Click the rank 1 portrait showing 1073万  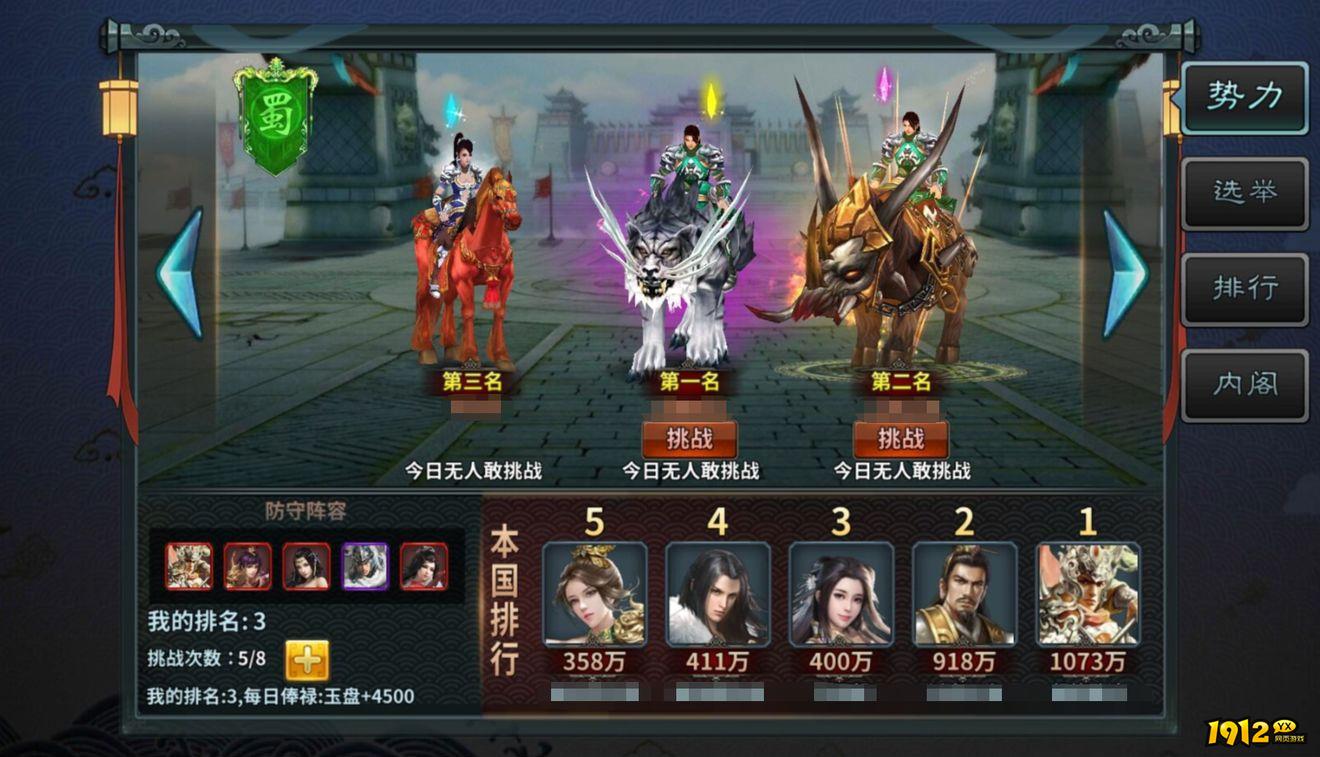pos(1090,595)
